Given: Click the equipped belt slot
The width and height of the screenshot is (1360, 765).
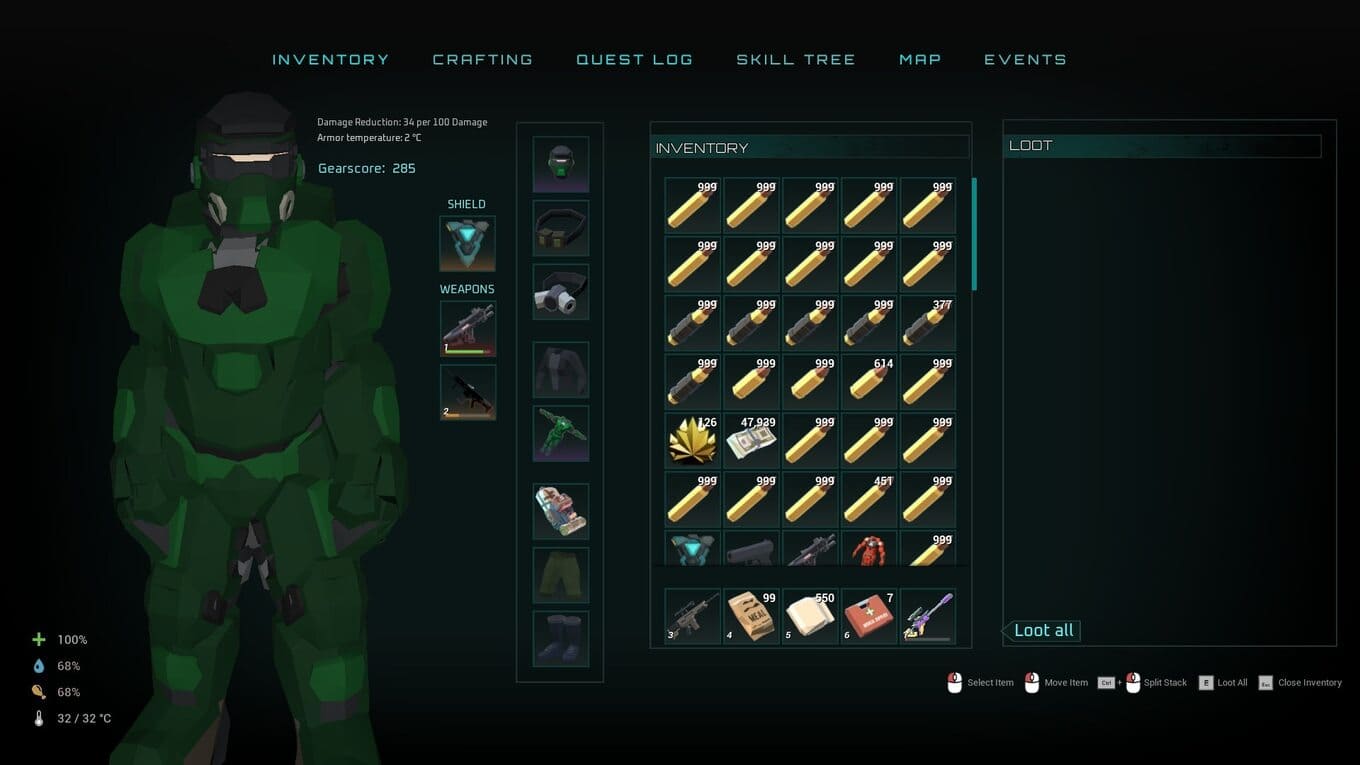Looking at the screenshot, I should (560, 228).
